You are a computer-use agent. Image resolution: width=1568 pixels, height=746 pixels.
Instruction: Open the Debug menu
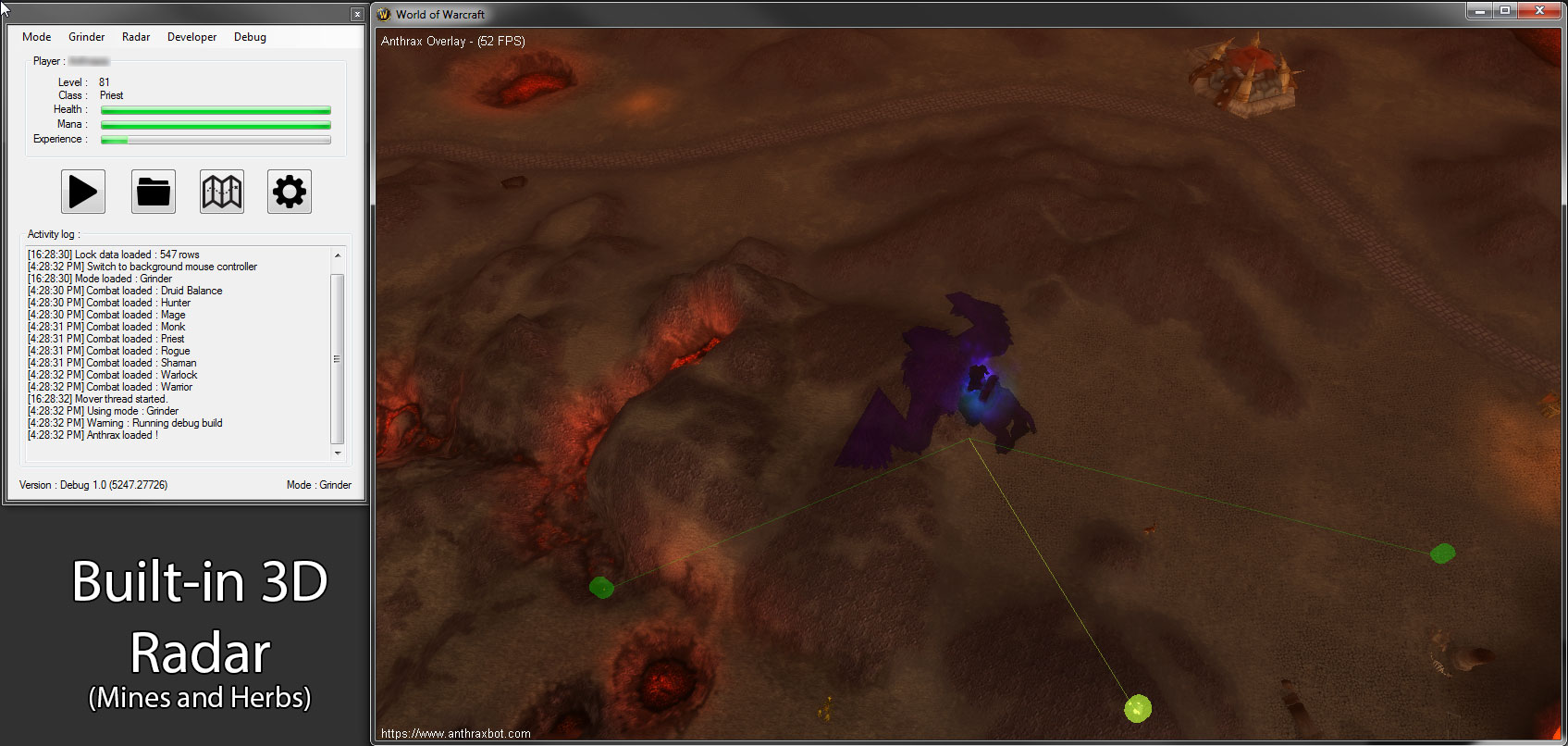(x=250, y=37)
